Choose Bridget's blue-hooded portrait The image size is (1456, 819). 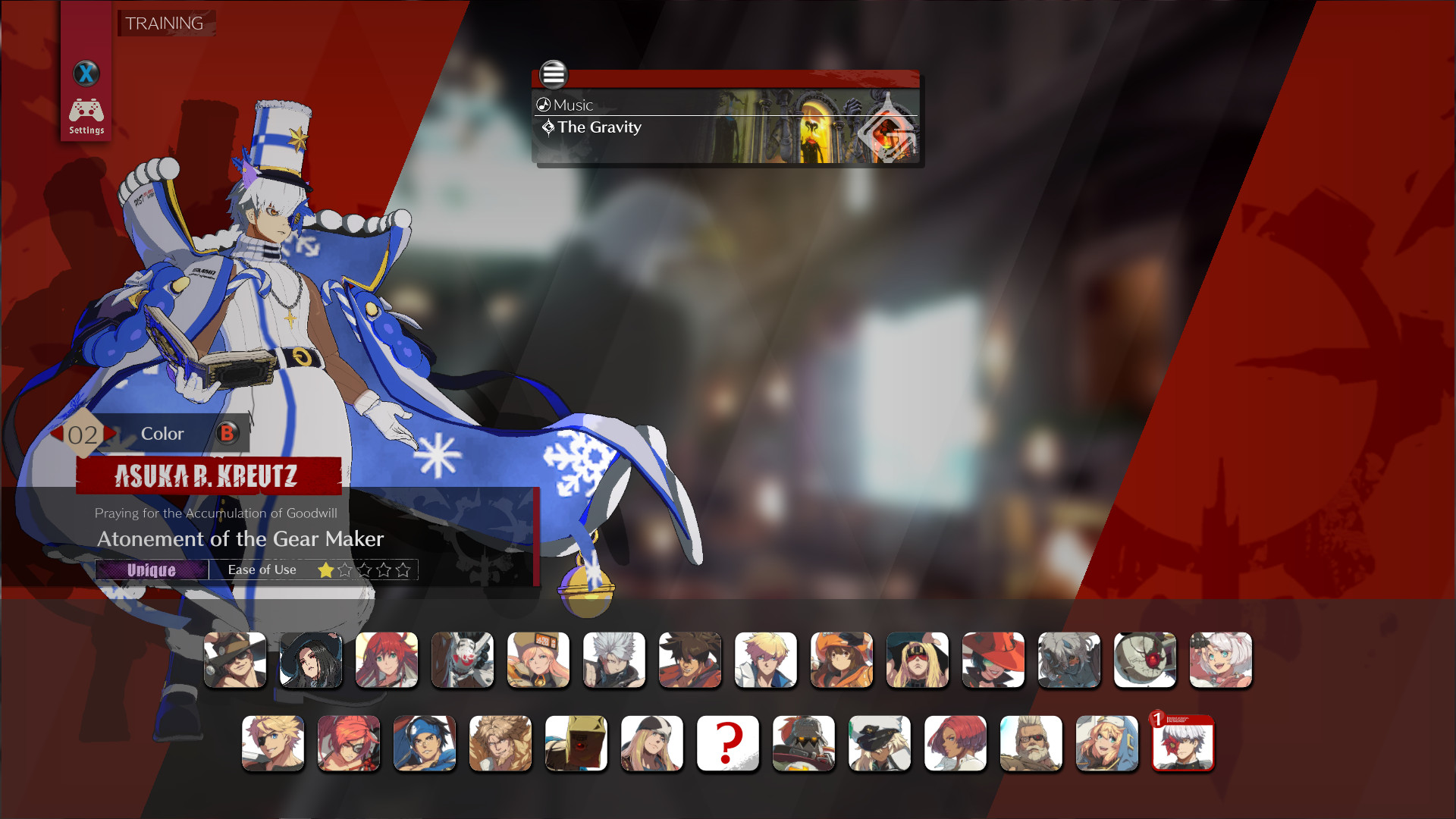tap(1106, 743)
